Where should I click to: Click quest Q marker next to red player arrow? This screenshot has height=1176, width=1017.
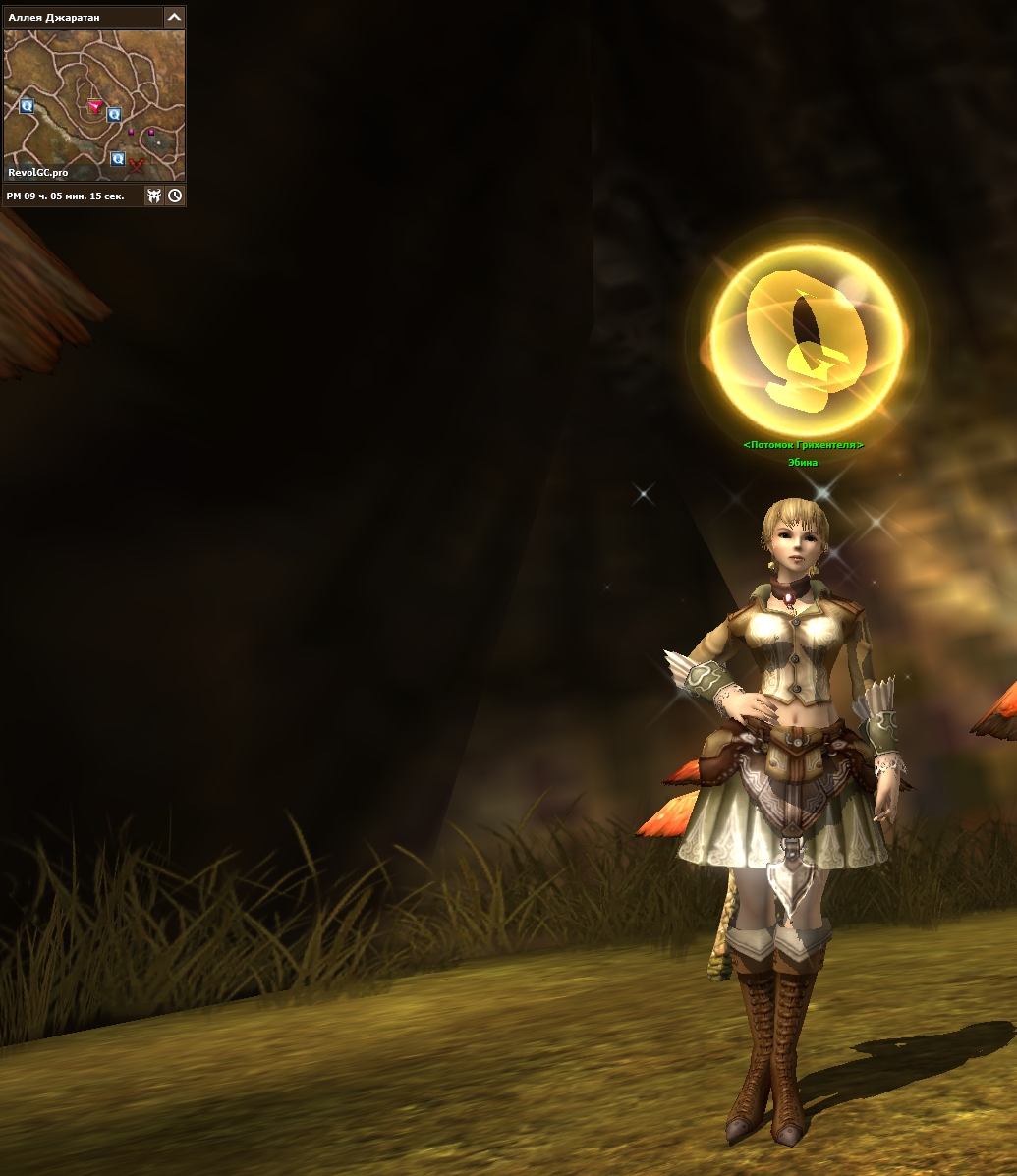pyautogui.click(x=114, y=114)
